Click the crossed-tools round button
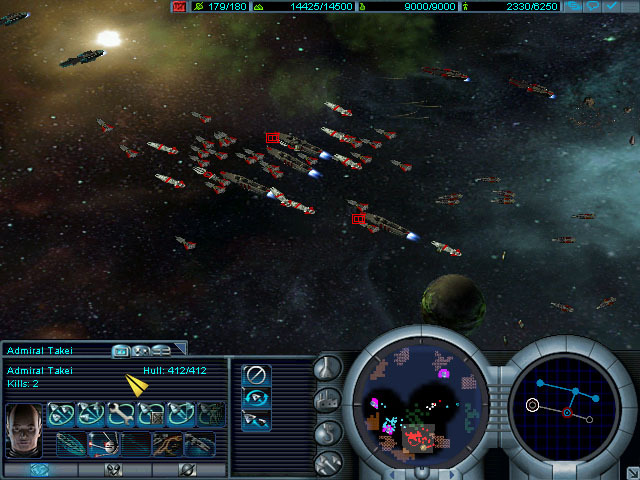Image resolution: width=640 pixels, height=480 pixels. point(328,462)
